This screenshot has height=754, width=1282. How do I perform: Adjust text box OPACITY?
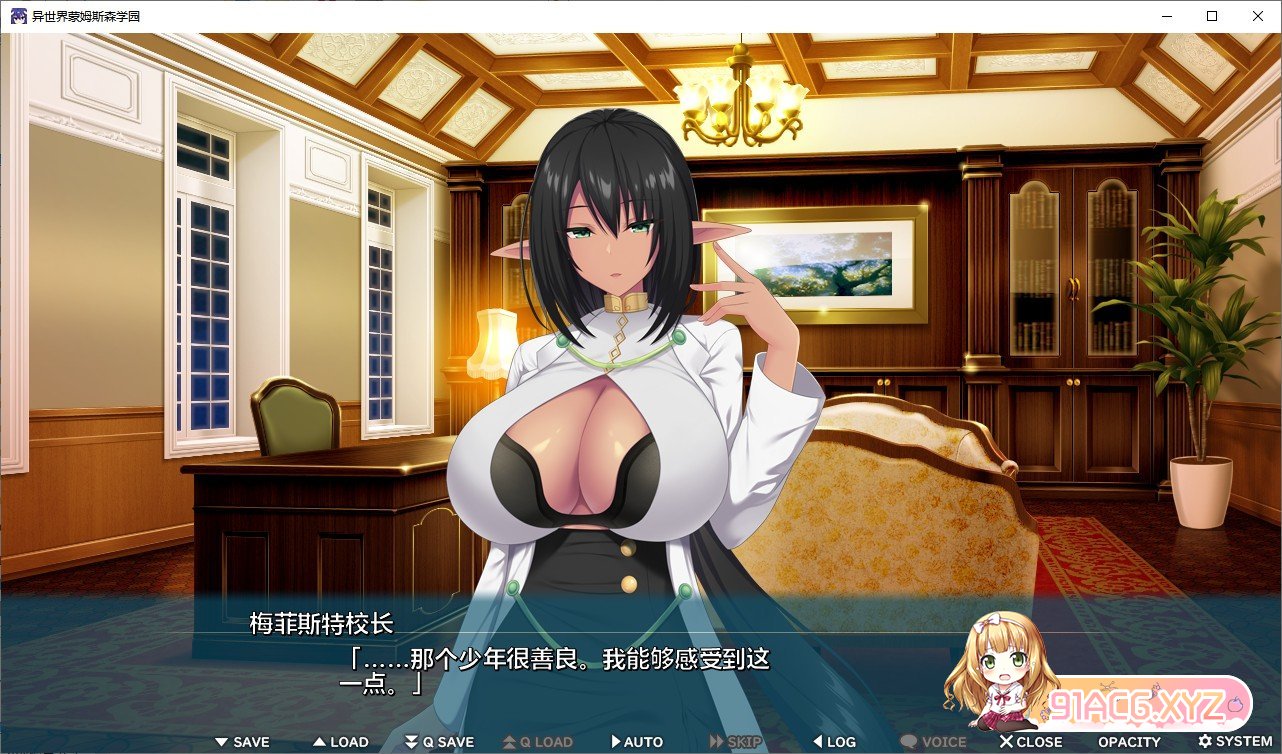coord(1129,742)
